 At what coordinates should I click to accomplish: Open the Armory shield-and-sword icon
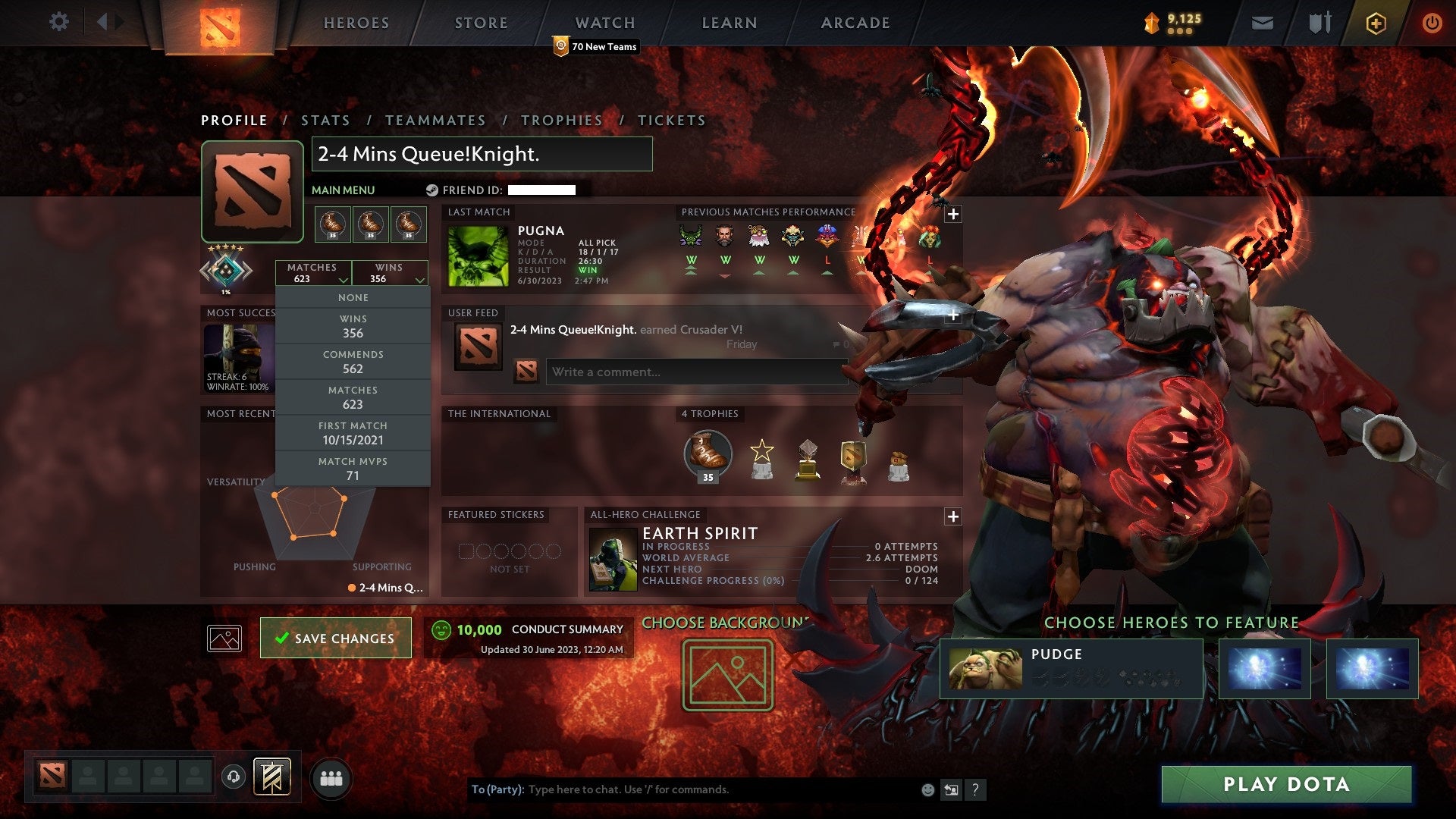1318,23
